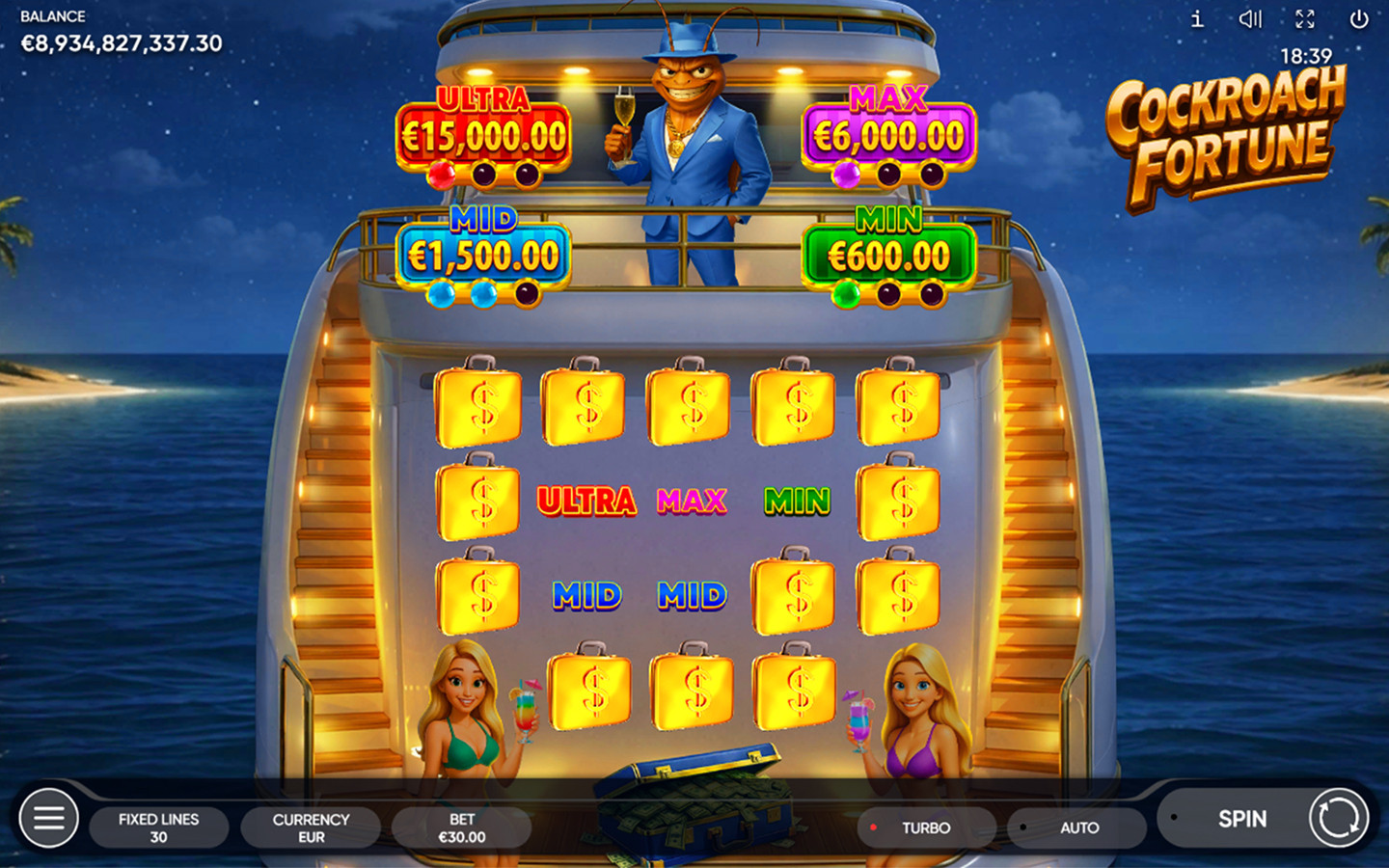Viewport: 1389px width, 868px height.
Task: Open the Currency EUR selector
Action: click(x=311, y=827)
